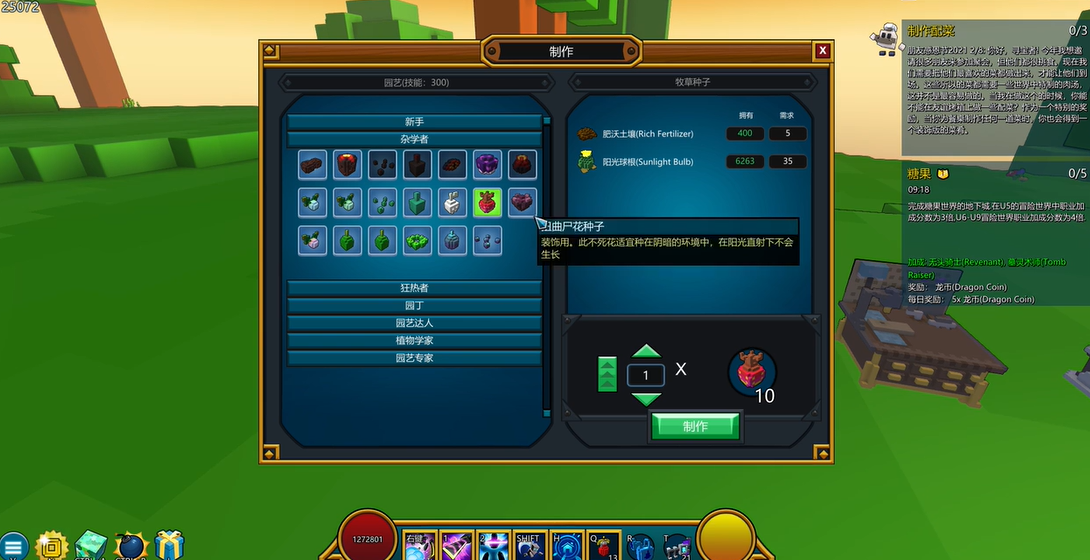Select the white apple-shaped seed recipe
This screenshot has width=1090, height=560.
[452, 202]
